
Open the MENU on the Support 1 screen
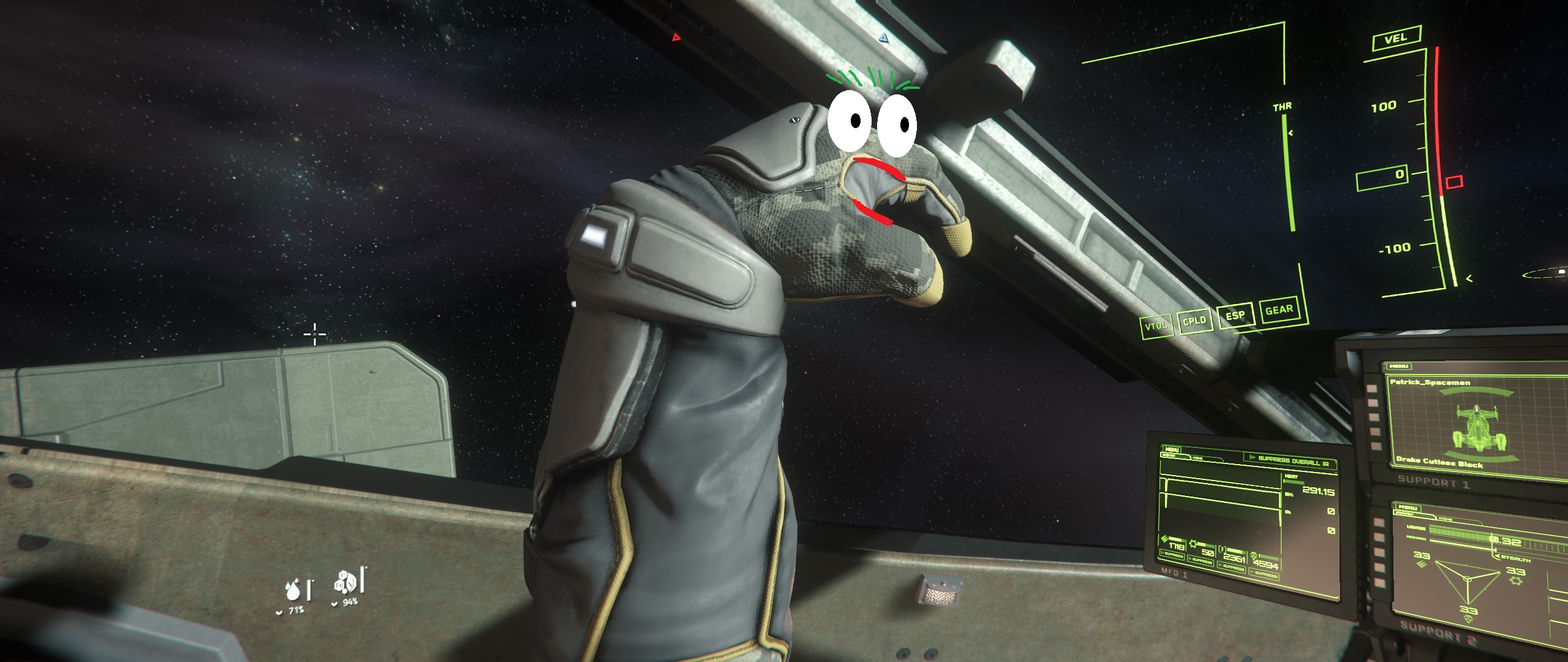pos(1398,366)
